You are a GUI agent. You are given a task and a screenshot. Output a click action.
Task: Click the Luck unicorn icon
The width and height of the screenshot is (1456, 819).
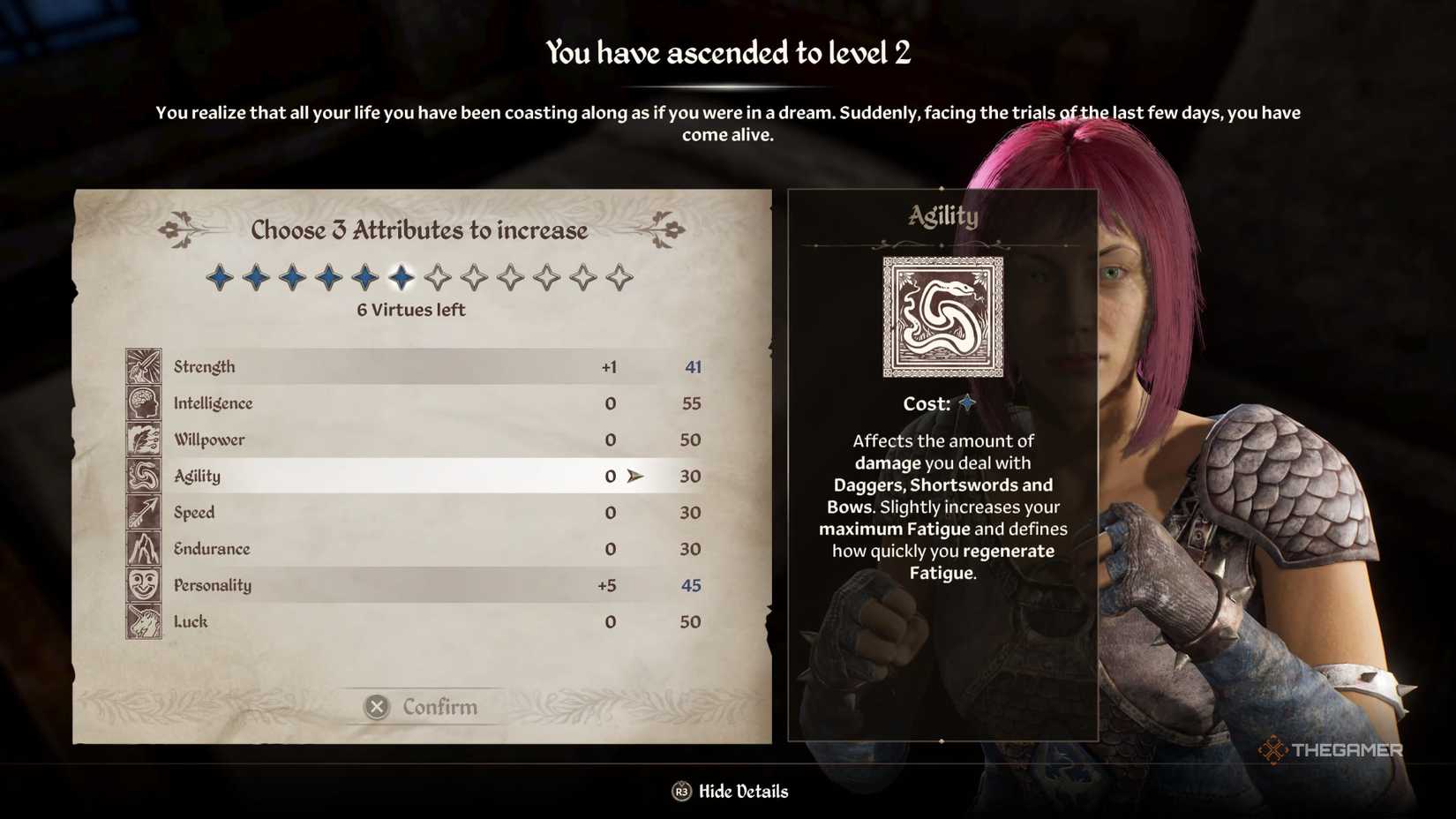coord(144,620)
